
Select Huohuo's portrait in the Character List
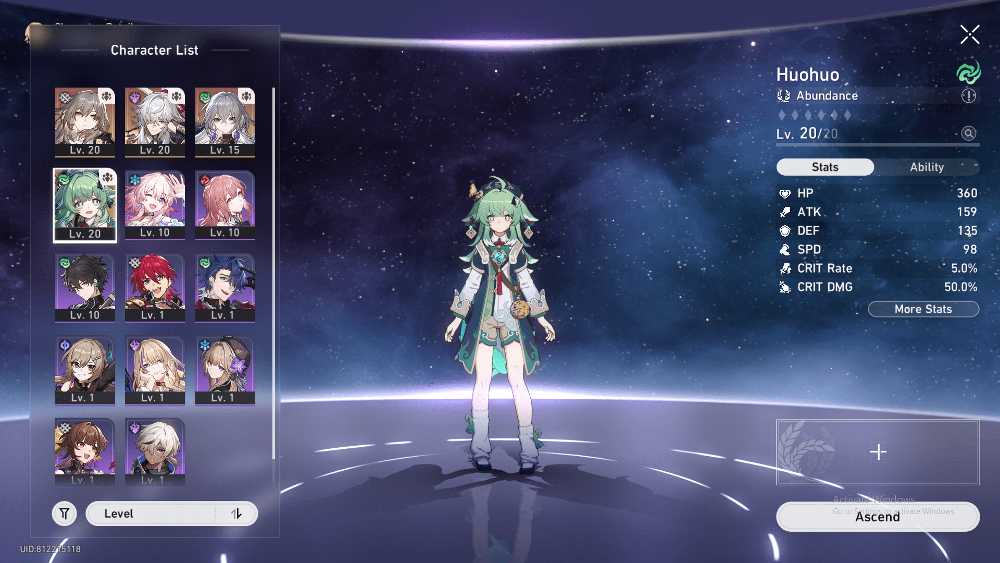[85, 204]
